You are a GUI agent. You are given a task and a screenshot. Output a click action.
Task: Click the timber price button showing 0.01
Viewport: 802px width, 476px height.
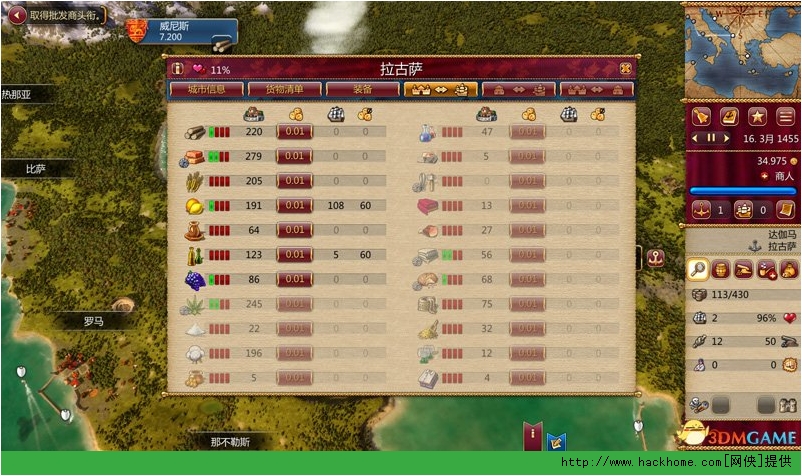(294, 131)
